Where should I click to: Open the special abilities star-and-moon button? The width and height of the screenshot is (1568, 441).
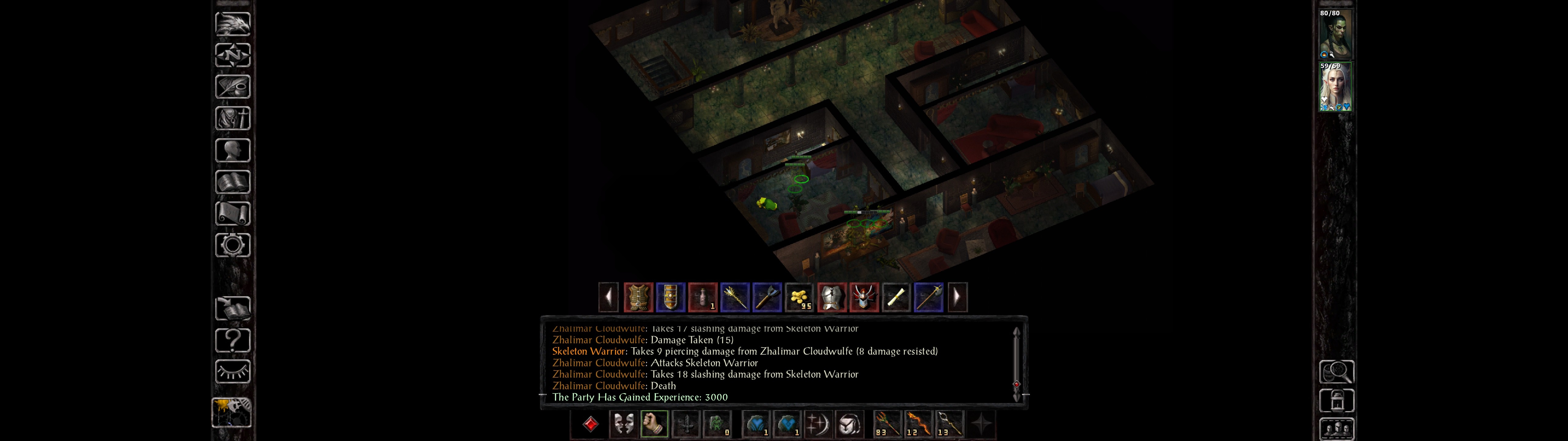tap(817, 423)
